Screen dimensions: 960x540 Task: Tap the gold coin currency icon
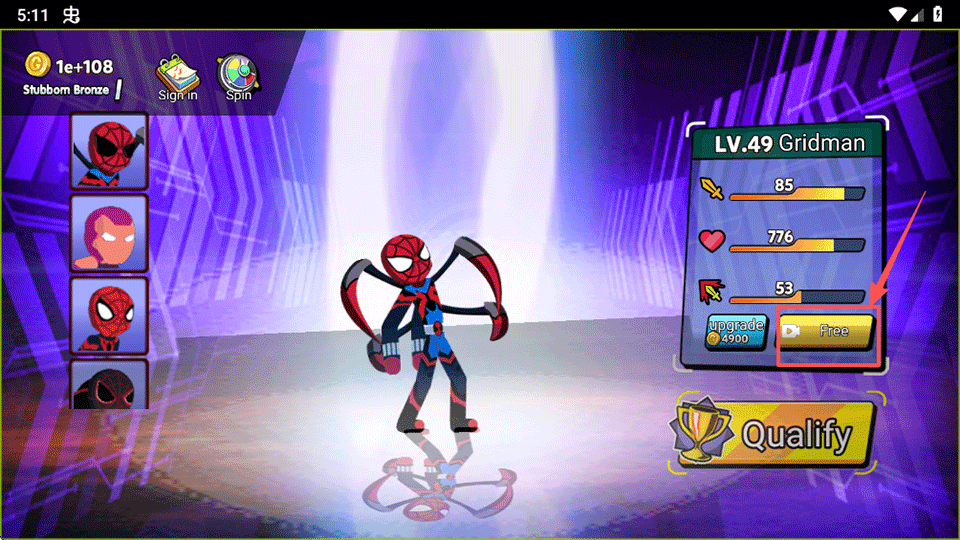37,65
